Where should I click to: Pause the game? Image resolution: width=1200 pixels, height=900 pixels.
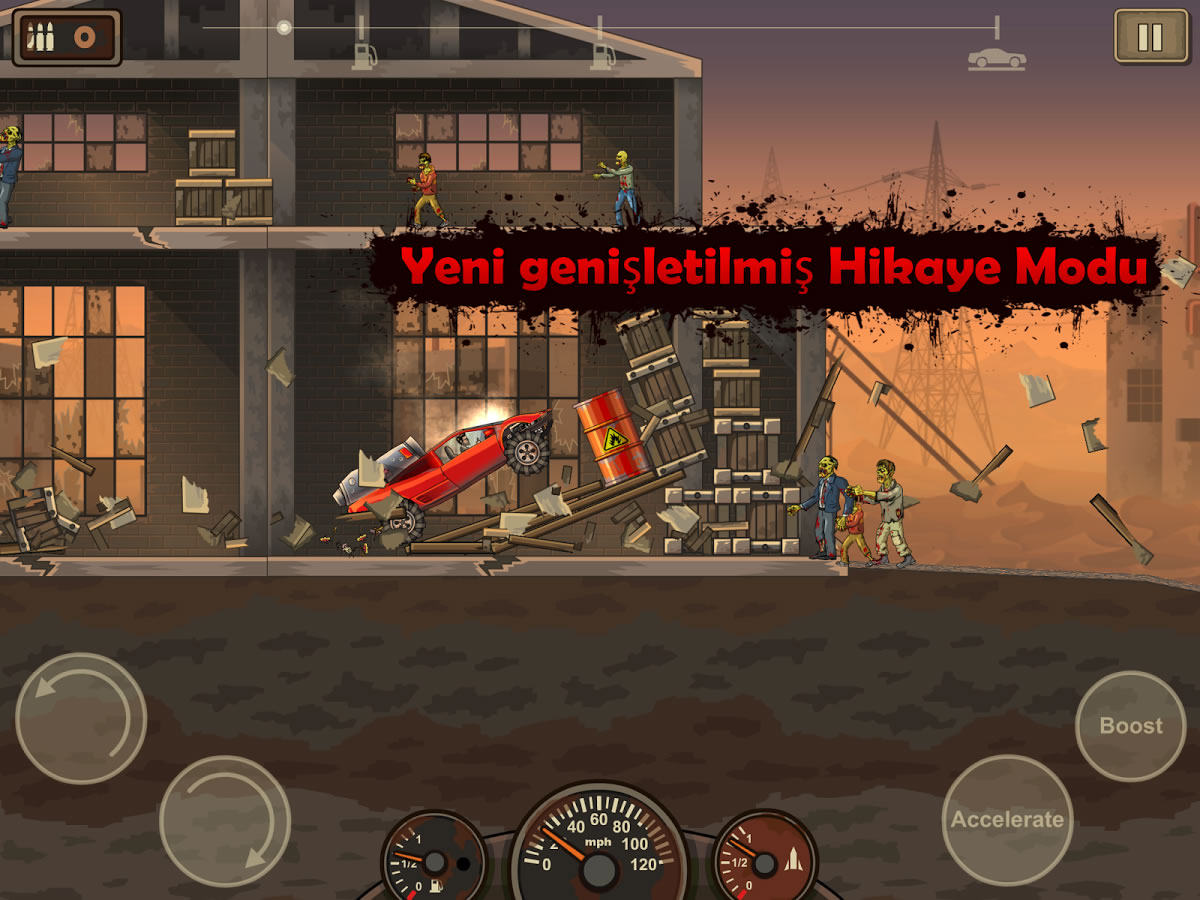coord(1149,37)
